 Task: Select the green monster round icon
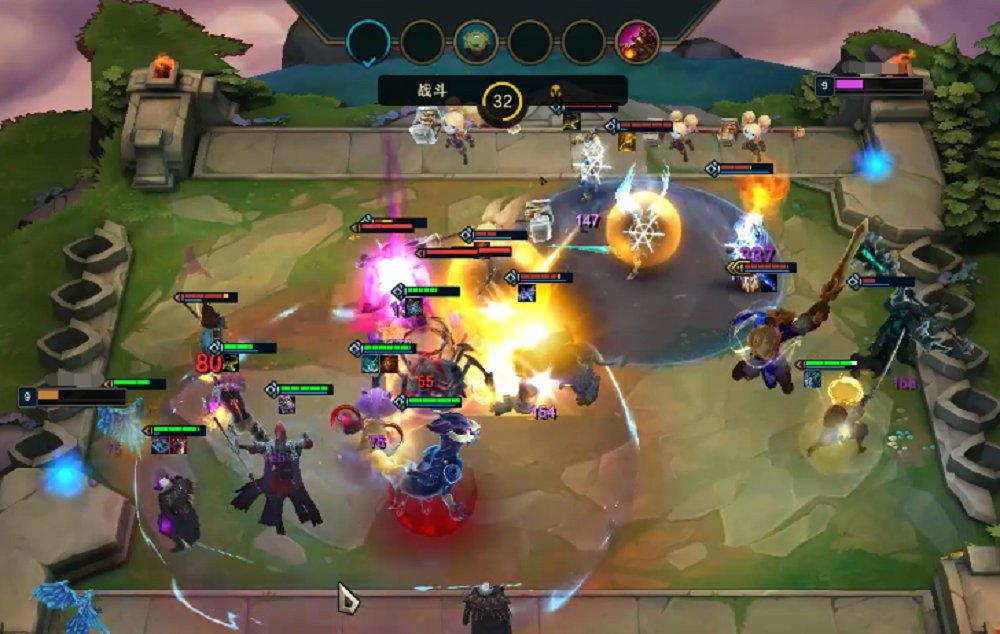[476, 42]
